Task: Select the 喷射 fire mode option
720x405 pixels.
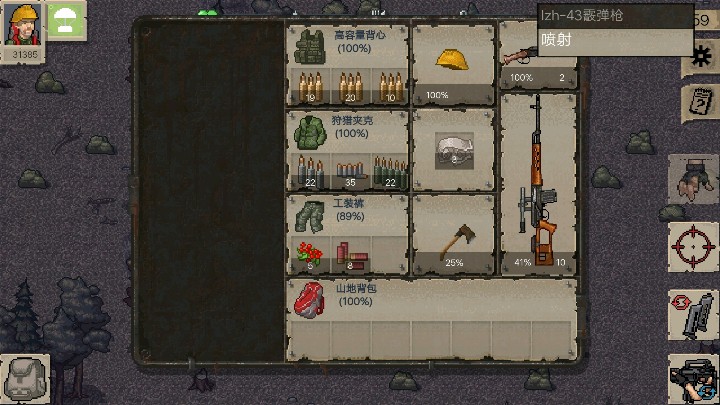Action: click(614, 42)
